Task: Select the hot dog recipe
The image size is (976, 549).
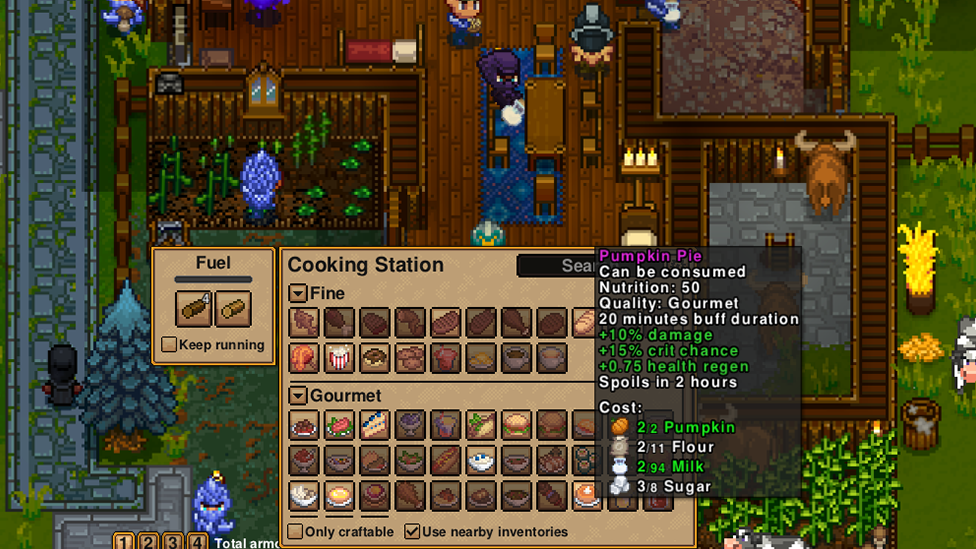Action: pyautogui.click(x=446, y=460)
